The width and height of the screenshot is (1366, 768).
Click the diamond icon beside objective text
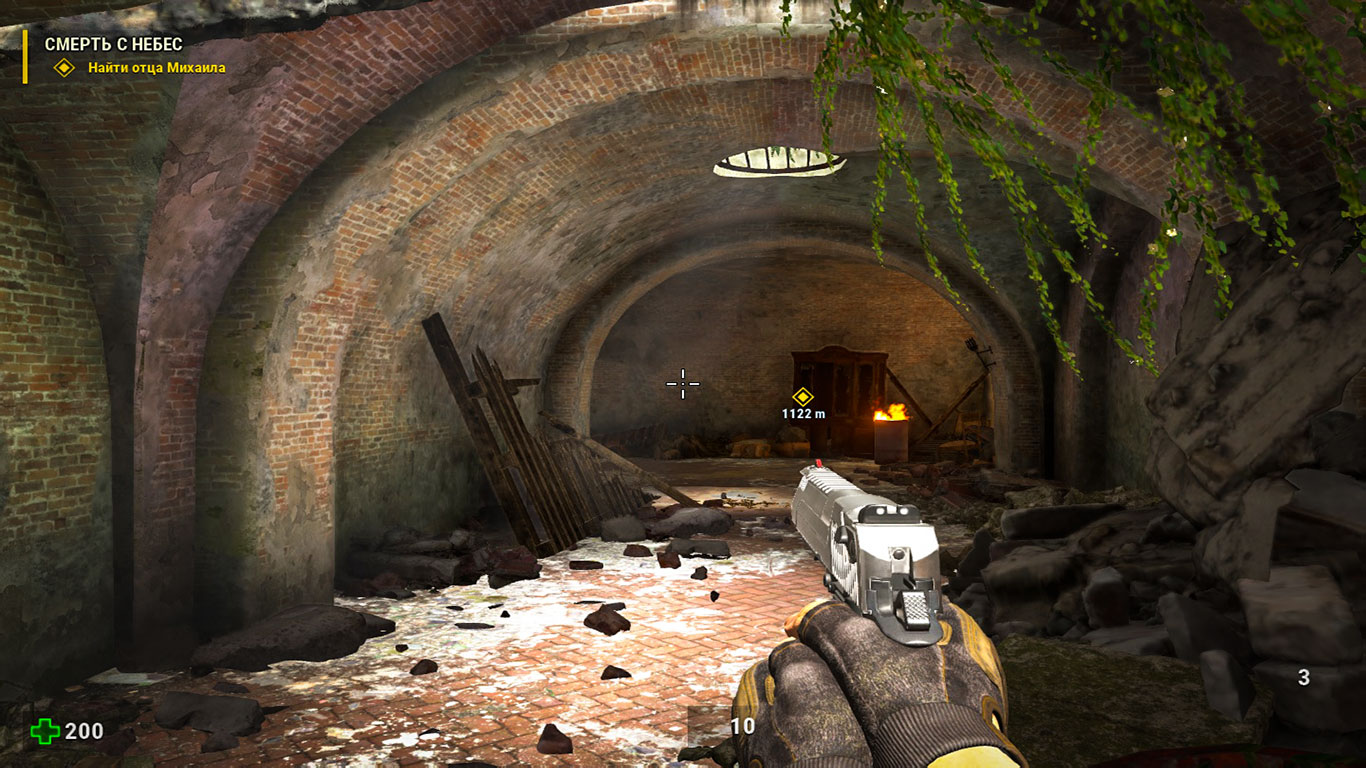(64, 69)
